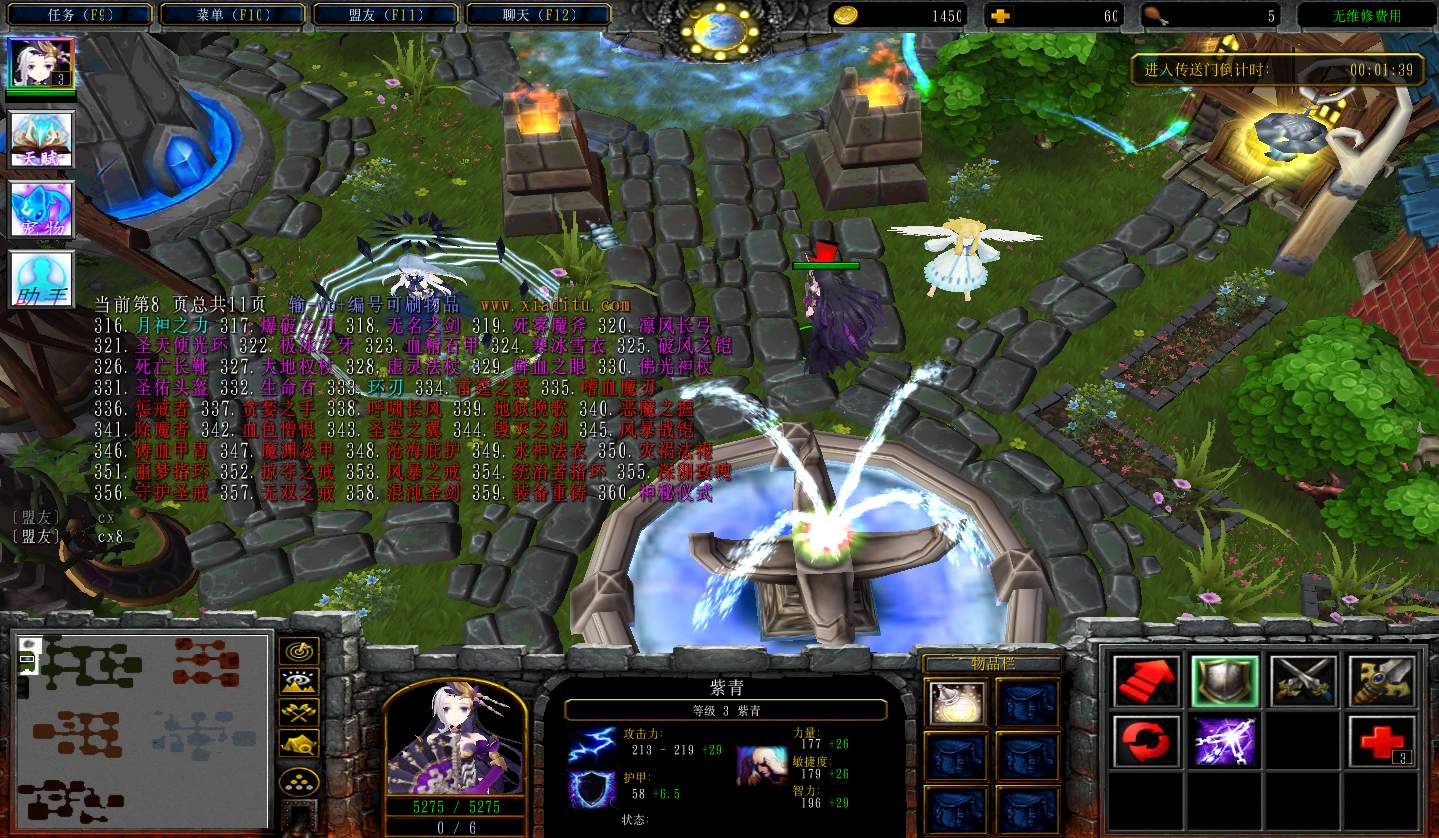Cast the purple lightning chain ability
Image resolution: width=1439 pixels, height=838 pixels.
click(1224, 741)
